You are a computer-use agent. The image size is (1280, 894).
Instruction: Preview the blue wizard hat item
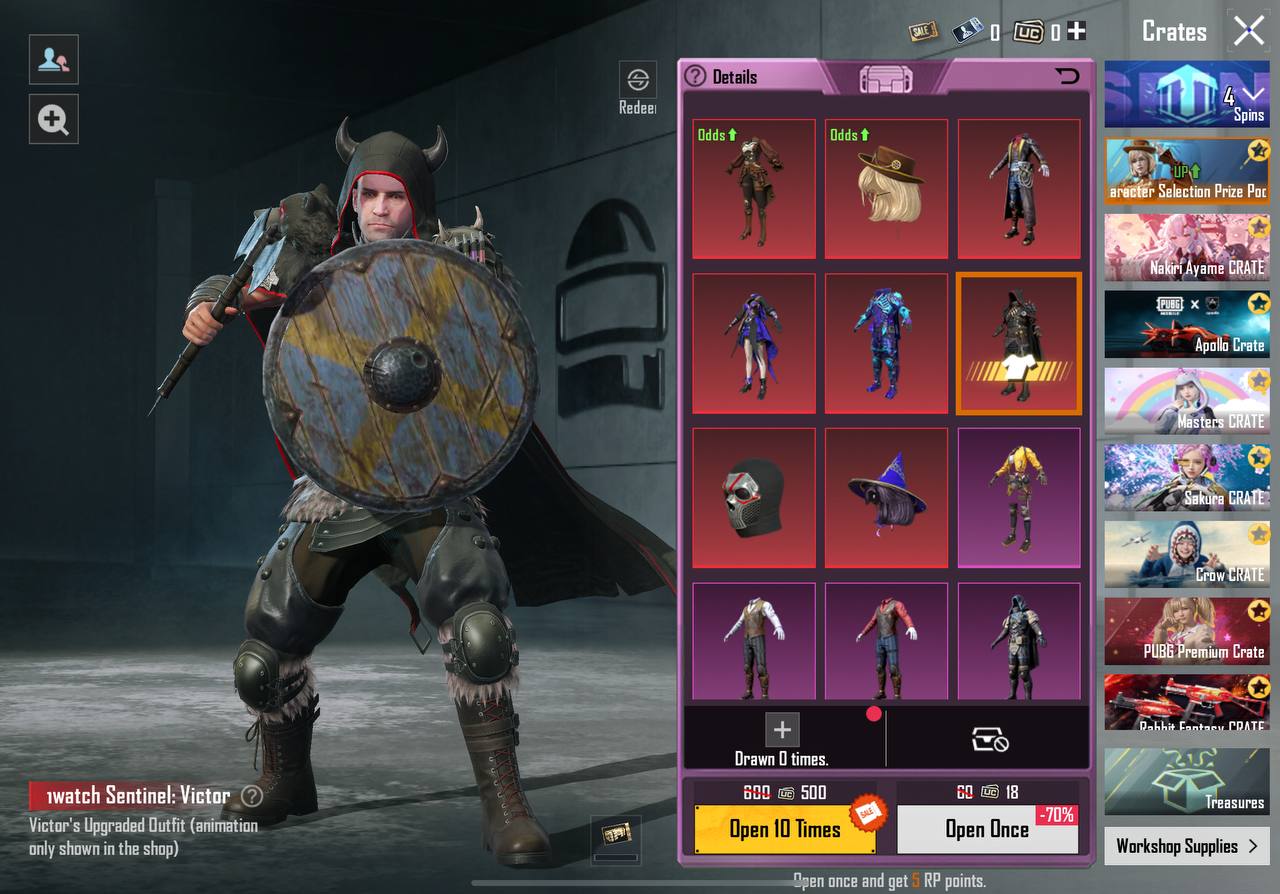tap(886, 497)
